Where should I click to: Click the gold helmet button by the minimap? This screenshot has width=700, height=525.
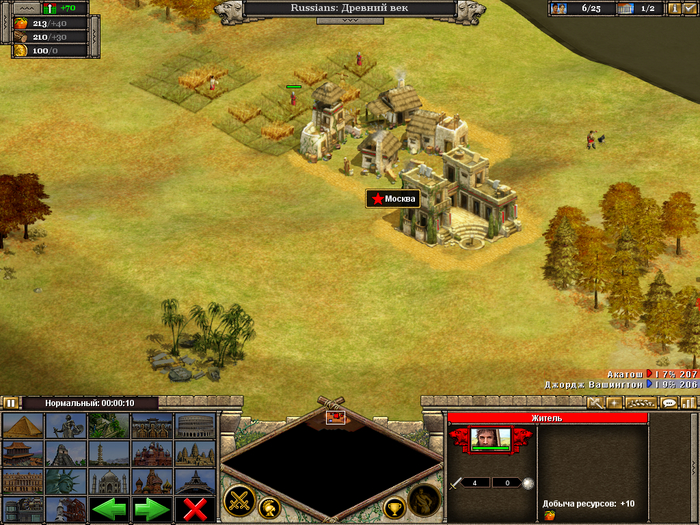(x=269, y=507)
